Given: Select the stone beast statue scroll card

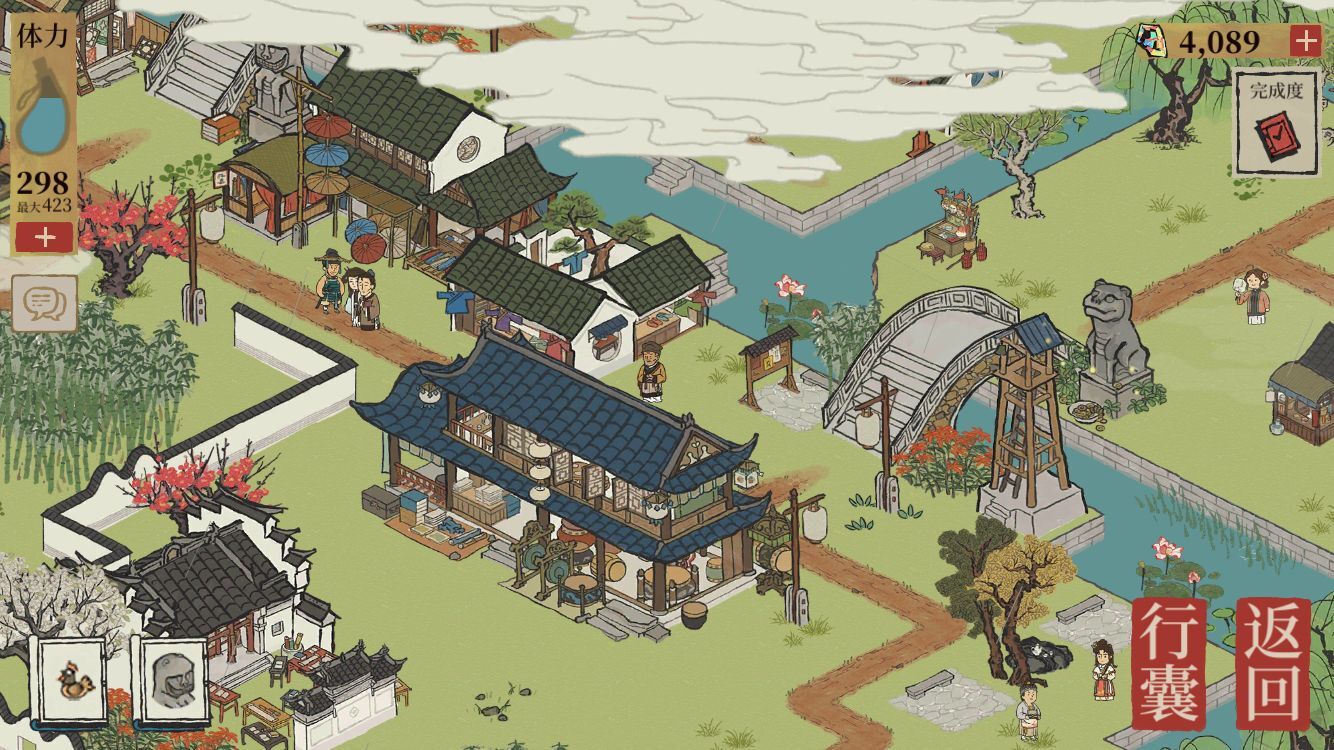Looking at the screenshot, I should tap(173, 682).
